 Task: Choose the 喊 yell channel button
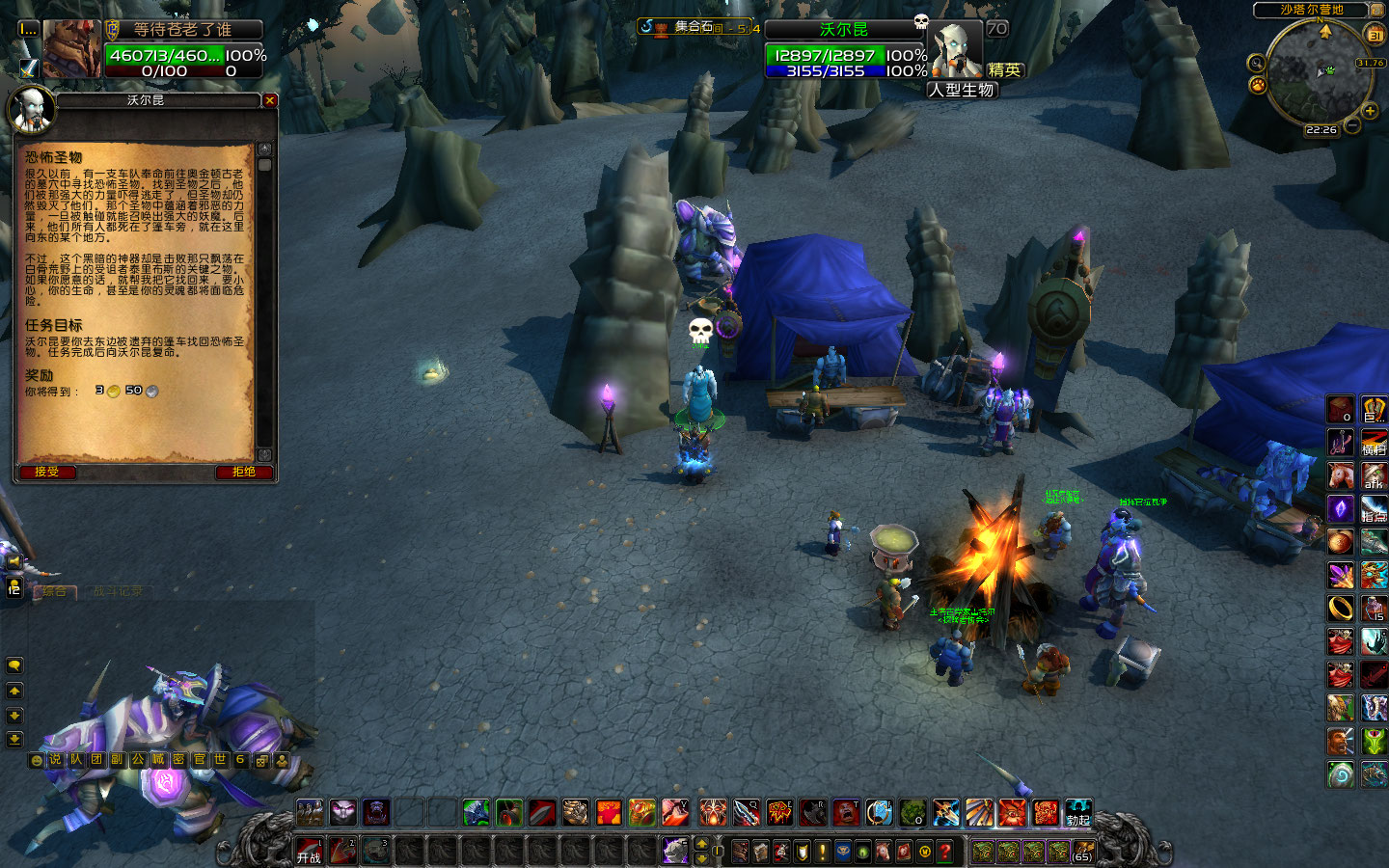pyautogui.click(x=157, y=760)
